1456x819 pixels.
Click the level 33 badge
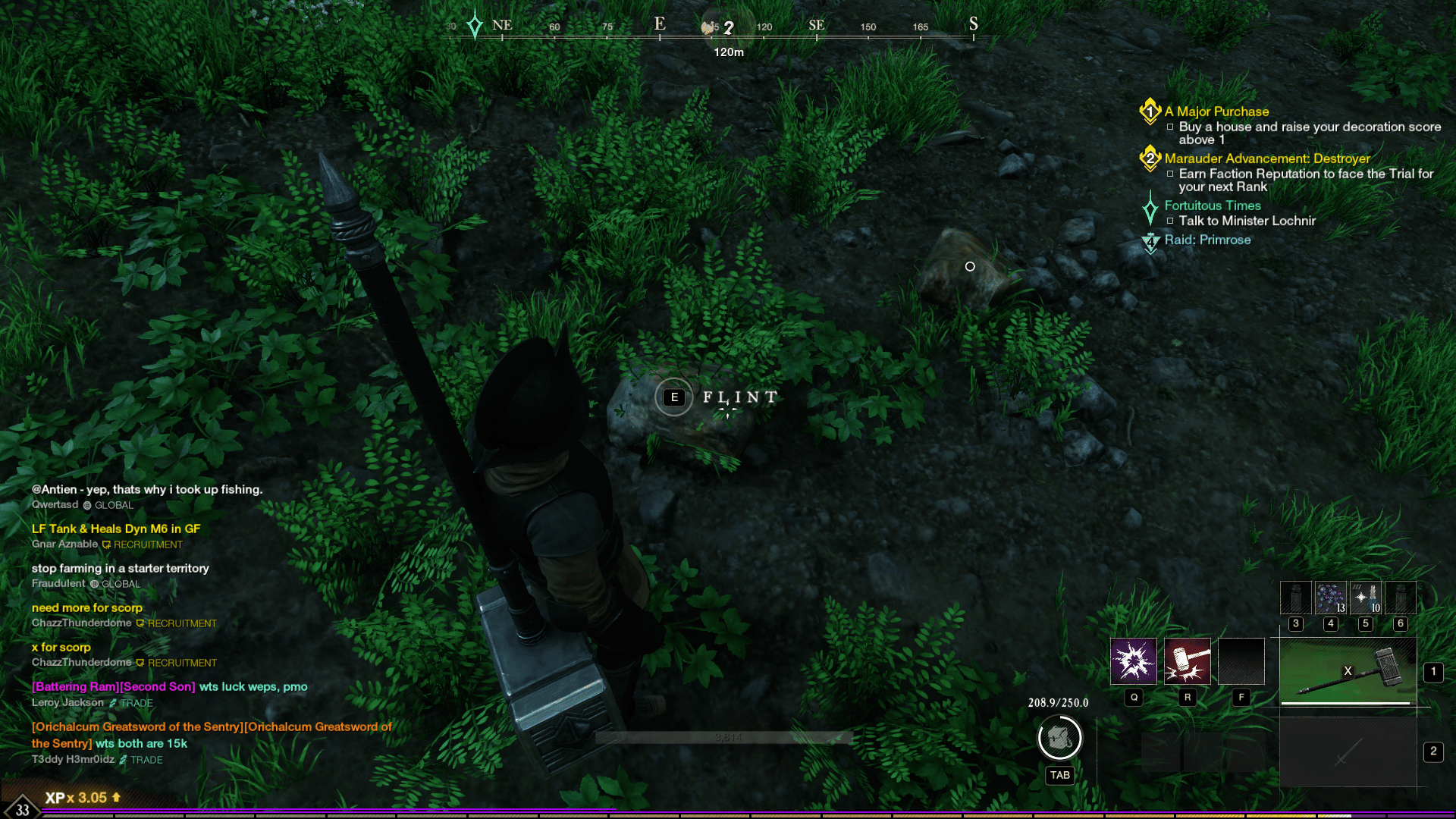coord(23,808)
